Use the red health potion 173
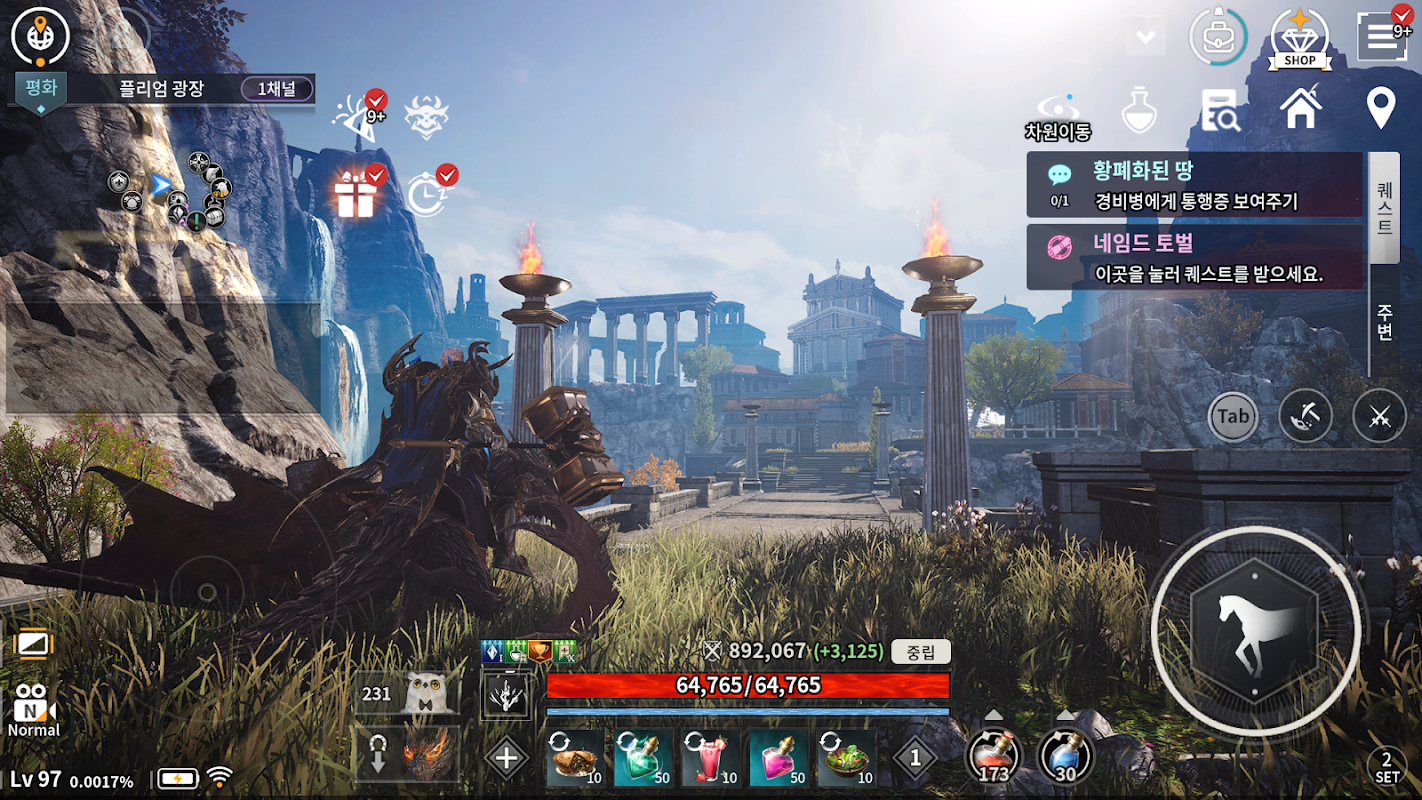 [x=993, y=756]
